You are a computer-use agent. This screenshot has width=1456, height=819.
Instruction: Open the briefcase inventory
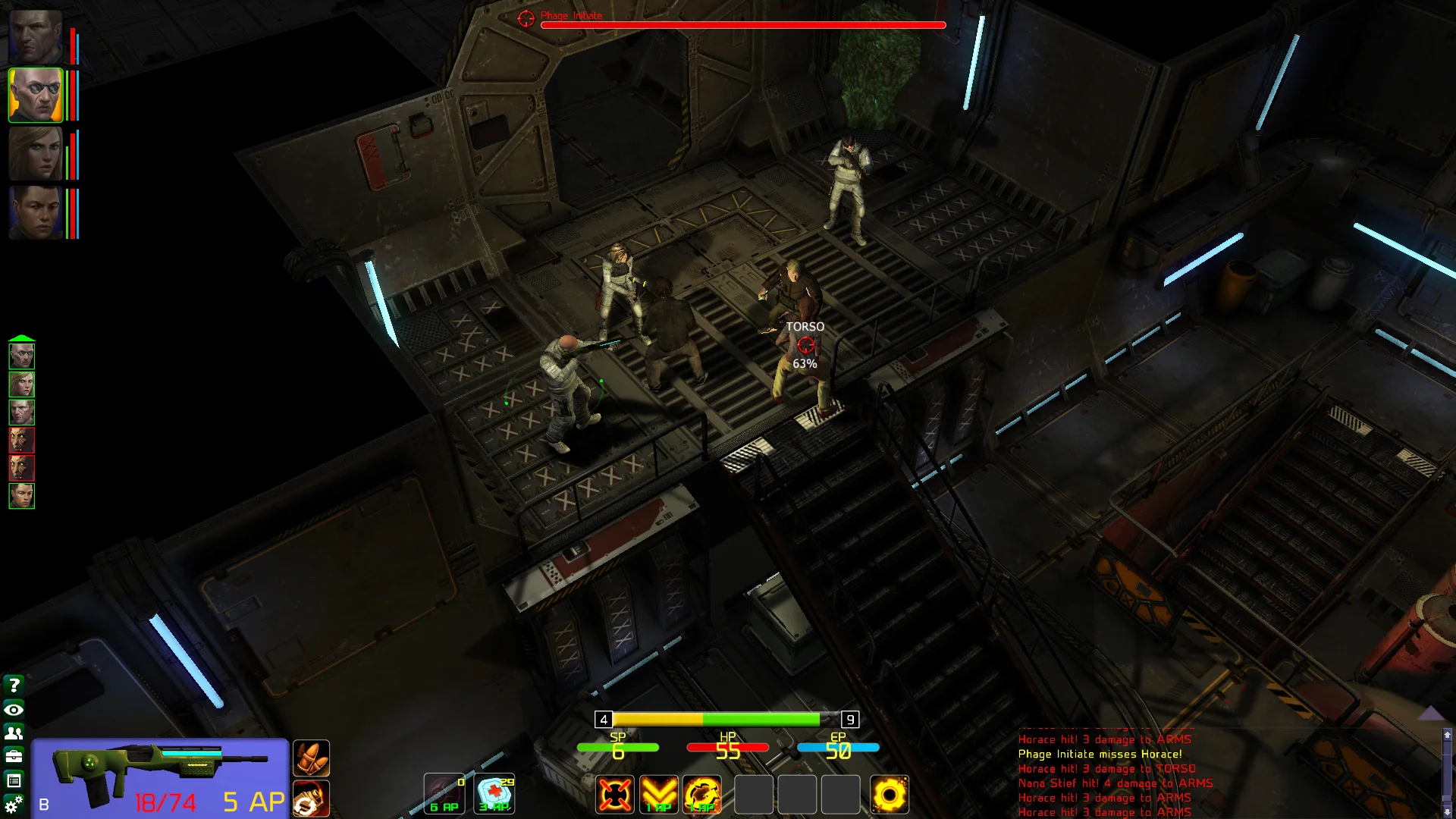14,757
